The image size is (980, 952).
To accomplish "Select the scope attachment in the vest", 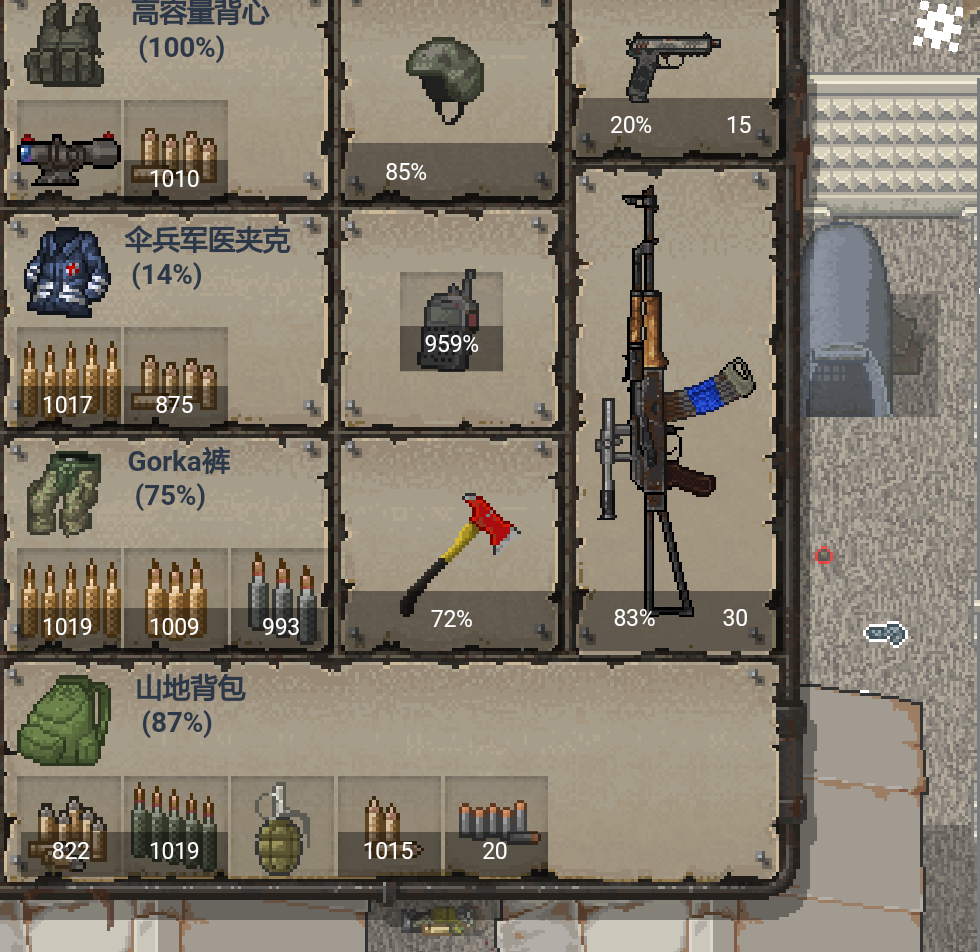I will pos(69,148).
